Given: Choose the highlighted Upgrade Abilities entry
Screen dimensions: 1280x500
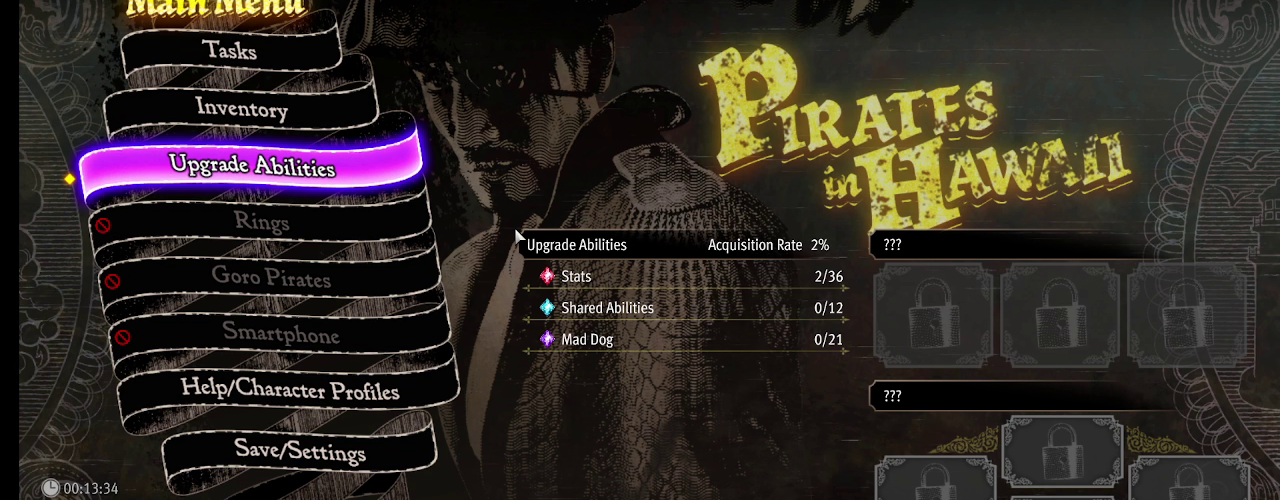Looking at the screenshot, I should point(251,165).
